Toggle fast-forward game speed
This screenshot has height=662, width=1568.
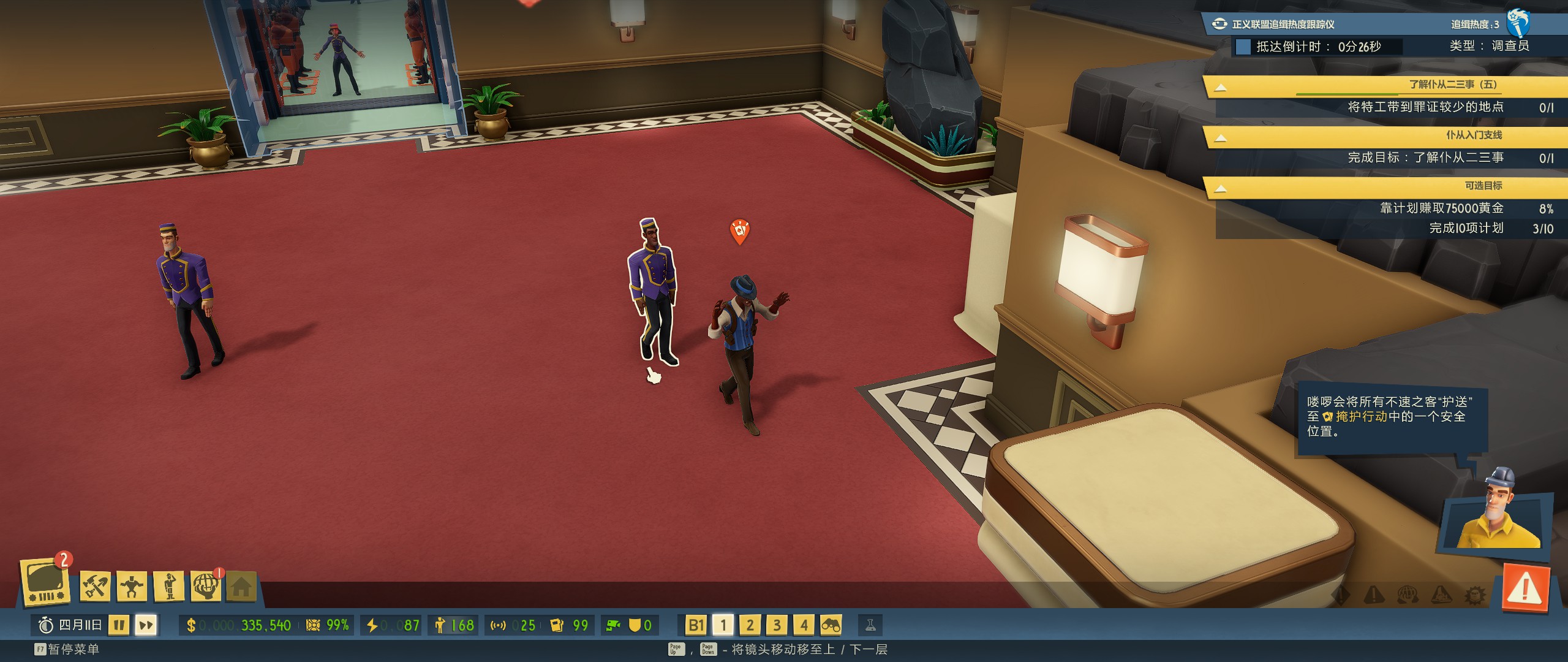[x=146, y=625]
